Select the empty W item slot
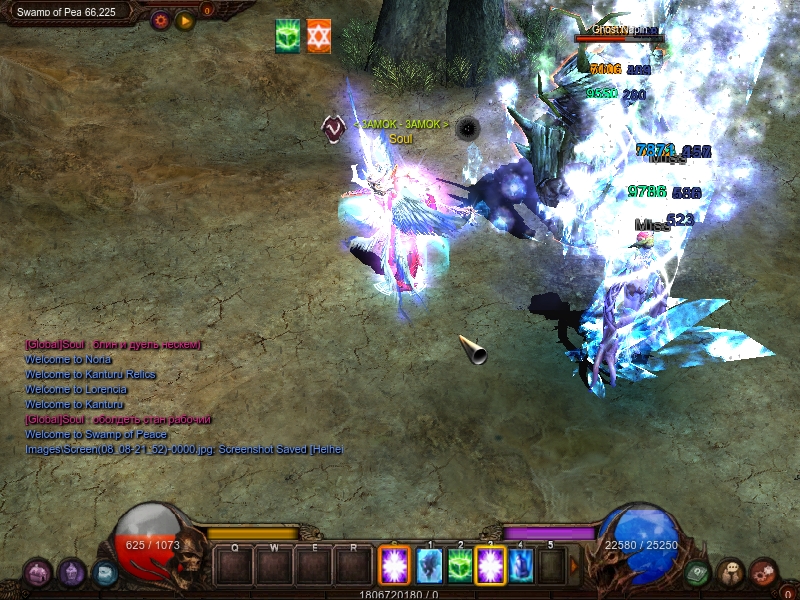This screenshot has width=800, height=600. point(274,567)
